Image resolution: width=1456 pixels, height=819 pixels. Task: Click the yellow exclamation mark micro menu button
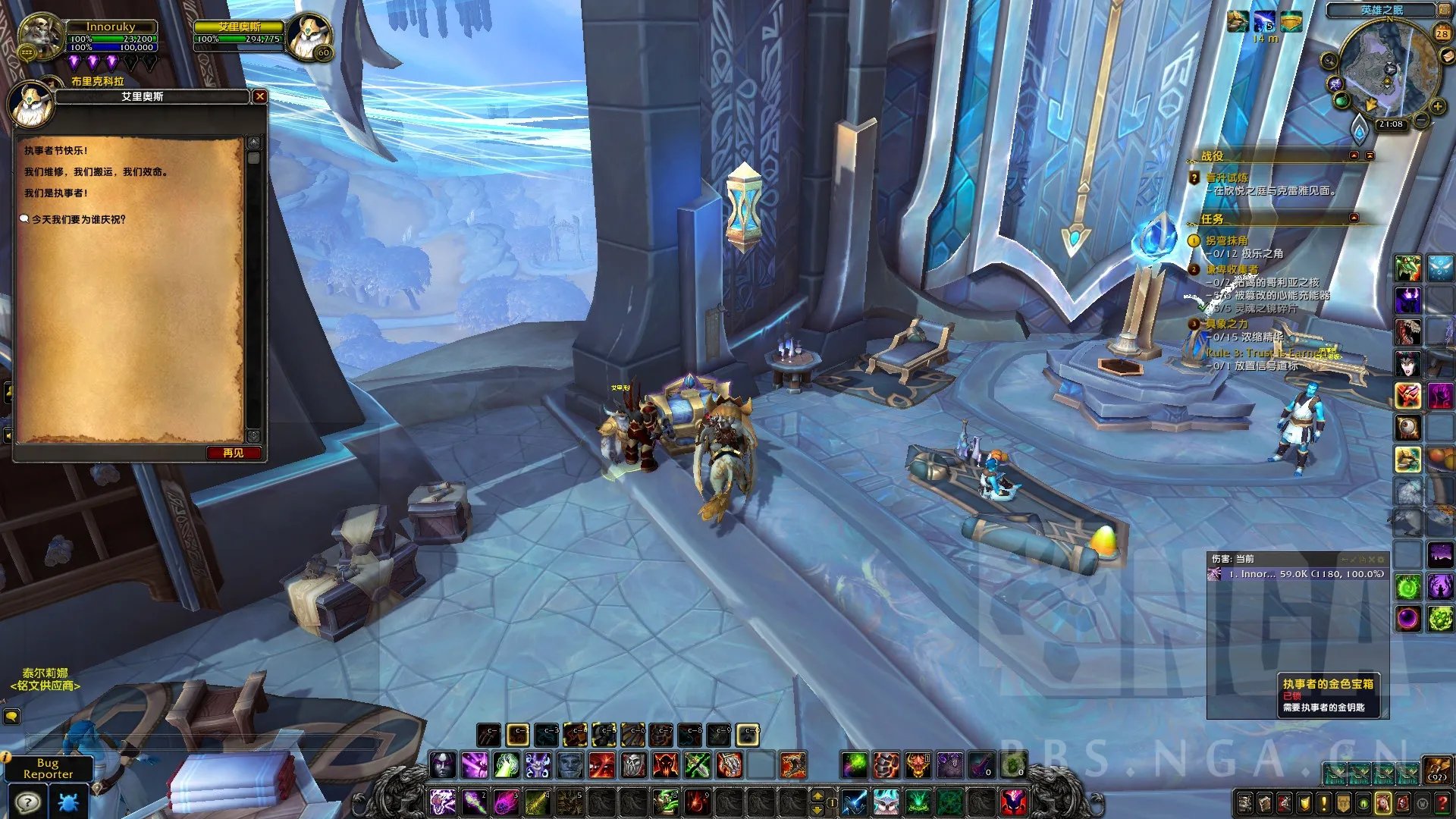click(1323, 802)
